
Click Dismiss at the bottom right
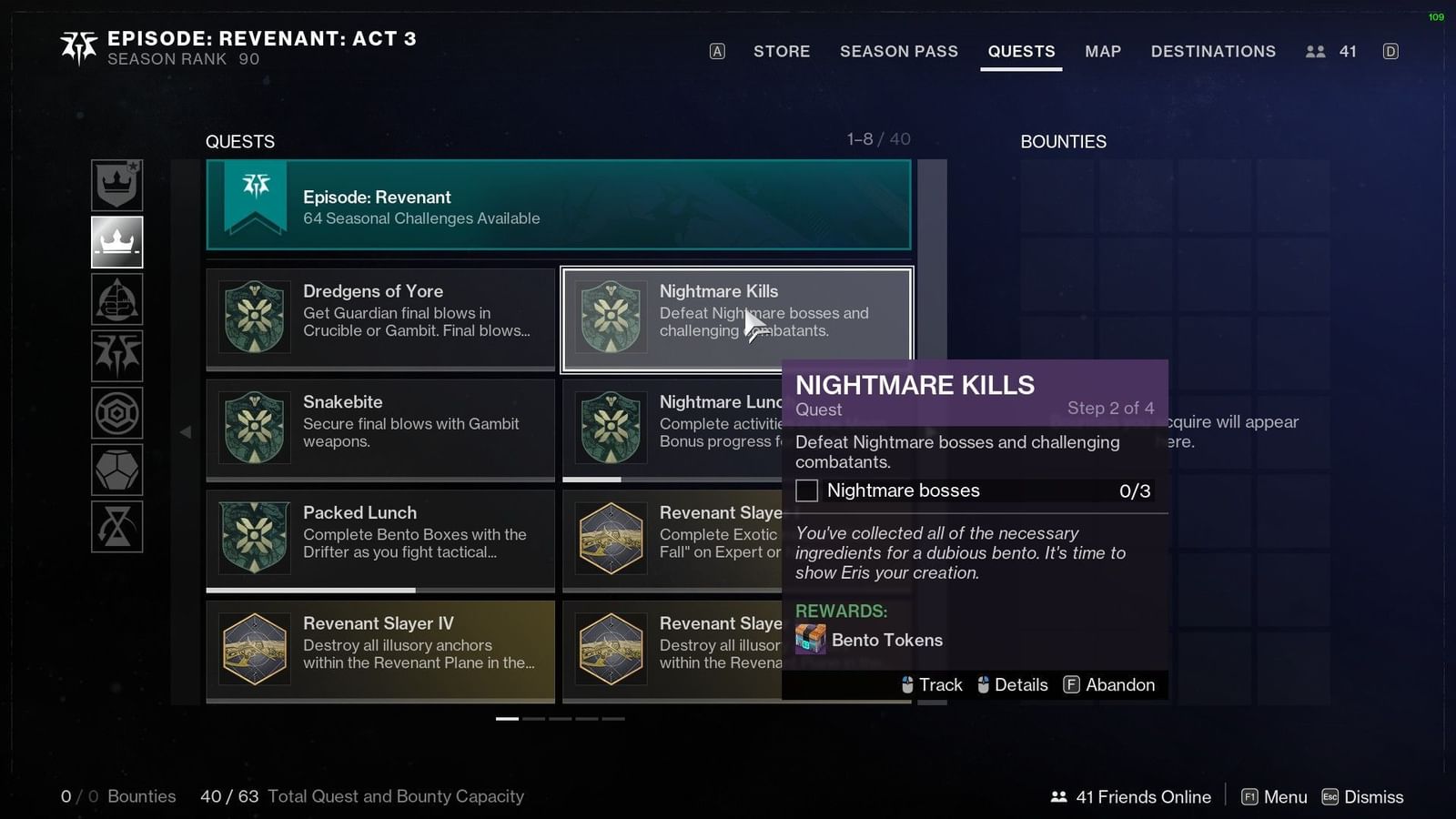1373,796
